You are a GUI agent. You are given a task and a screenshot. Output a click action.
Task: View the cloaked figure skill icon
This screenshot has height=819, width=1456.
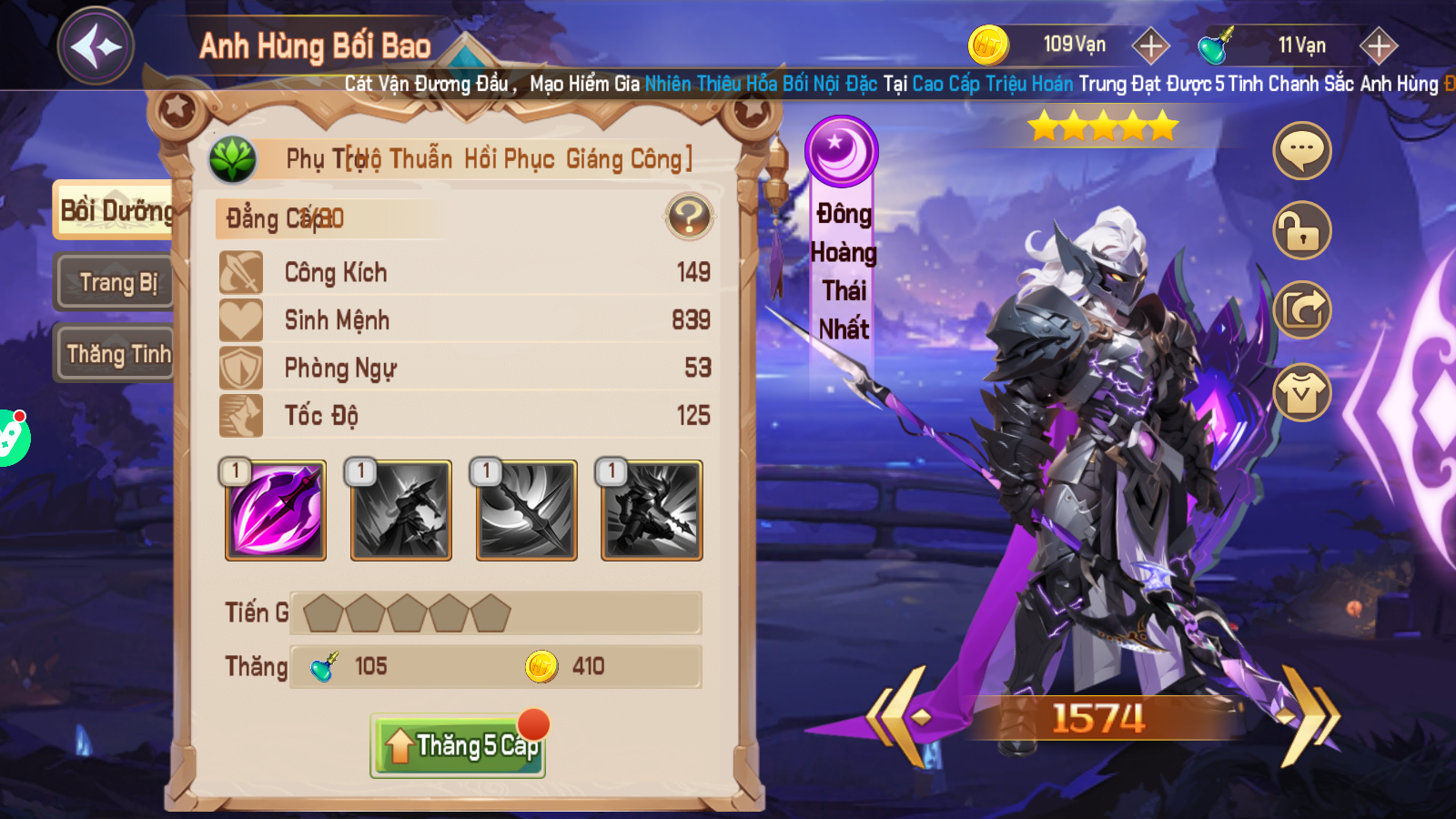coord(401,511)
